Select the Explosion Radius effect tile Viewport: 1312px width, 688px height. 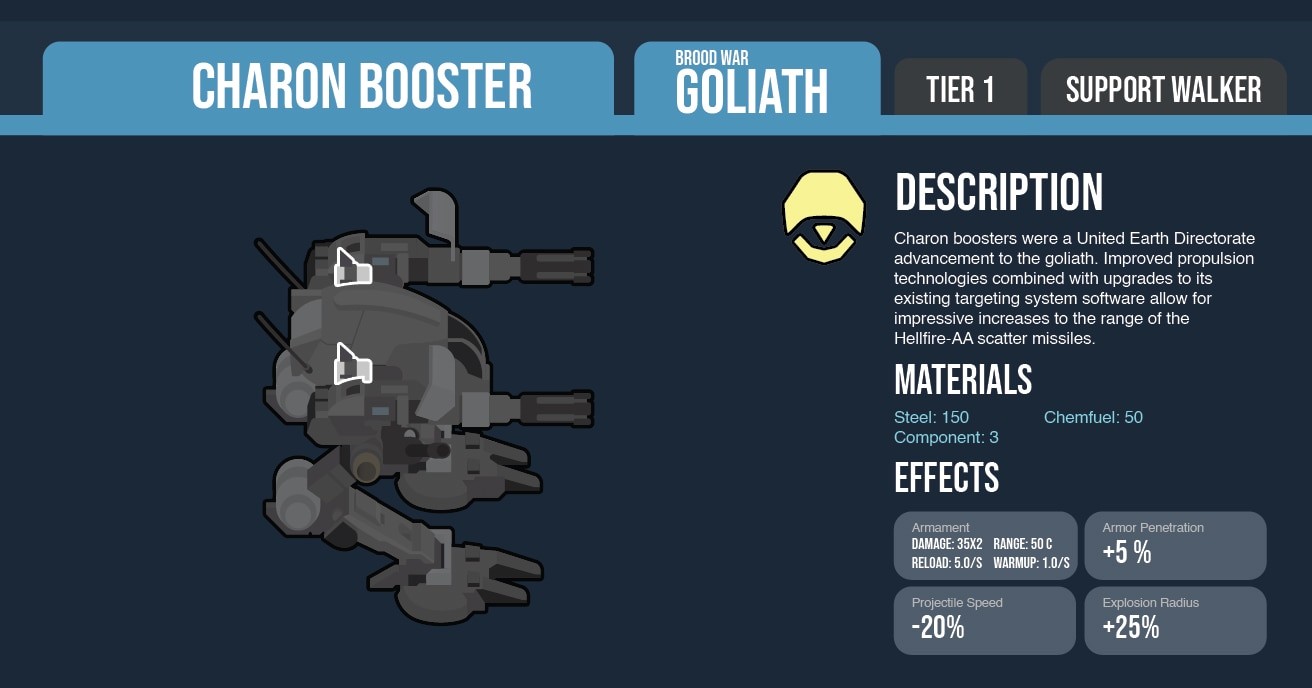[1175, 621]
